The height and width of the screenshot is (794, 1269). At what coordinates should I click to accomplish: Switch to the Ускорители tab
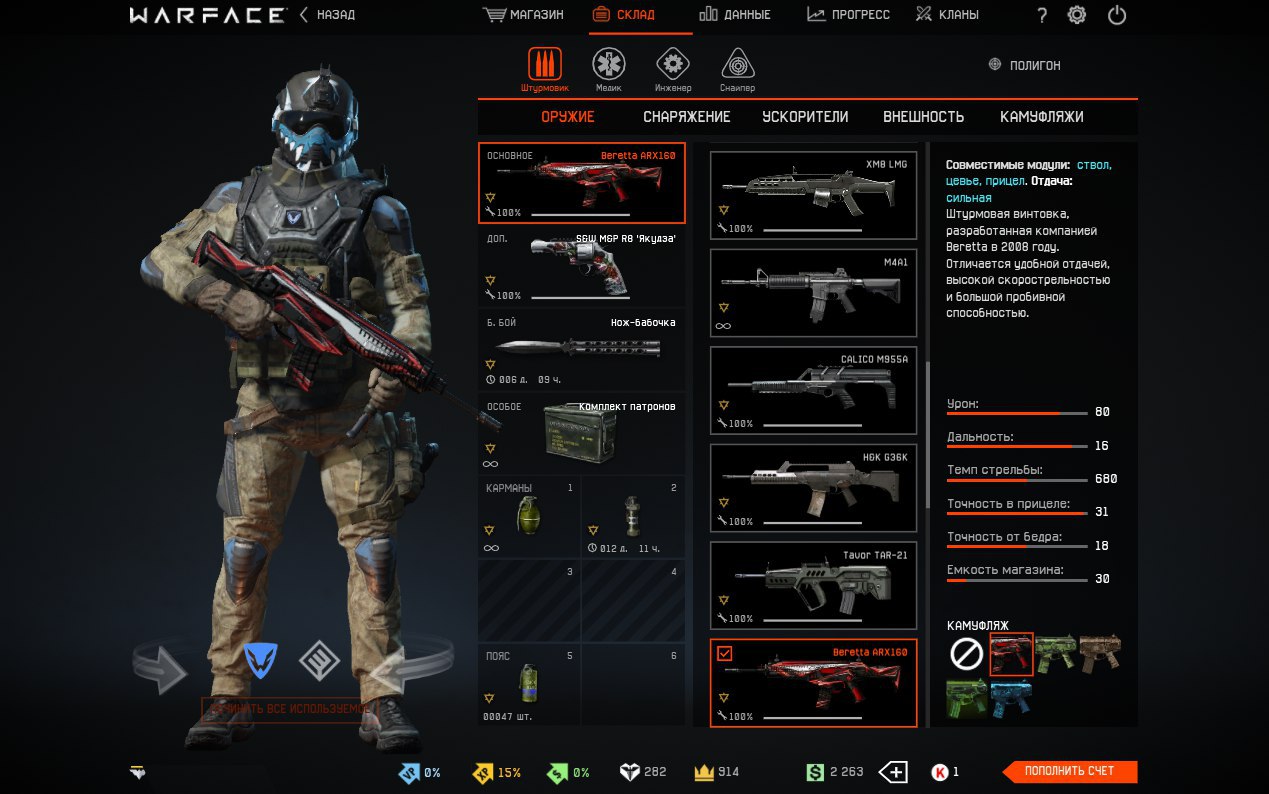point(805,117)
